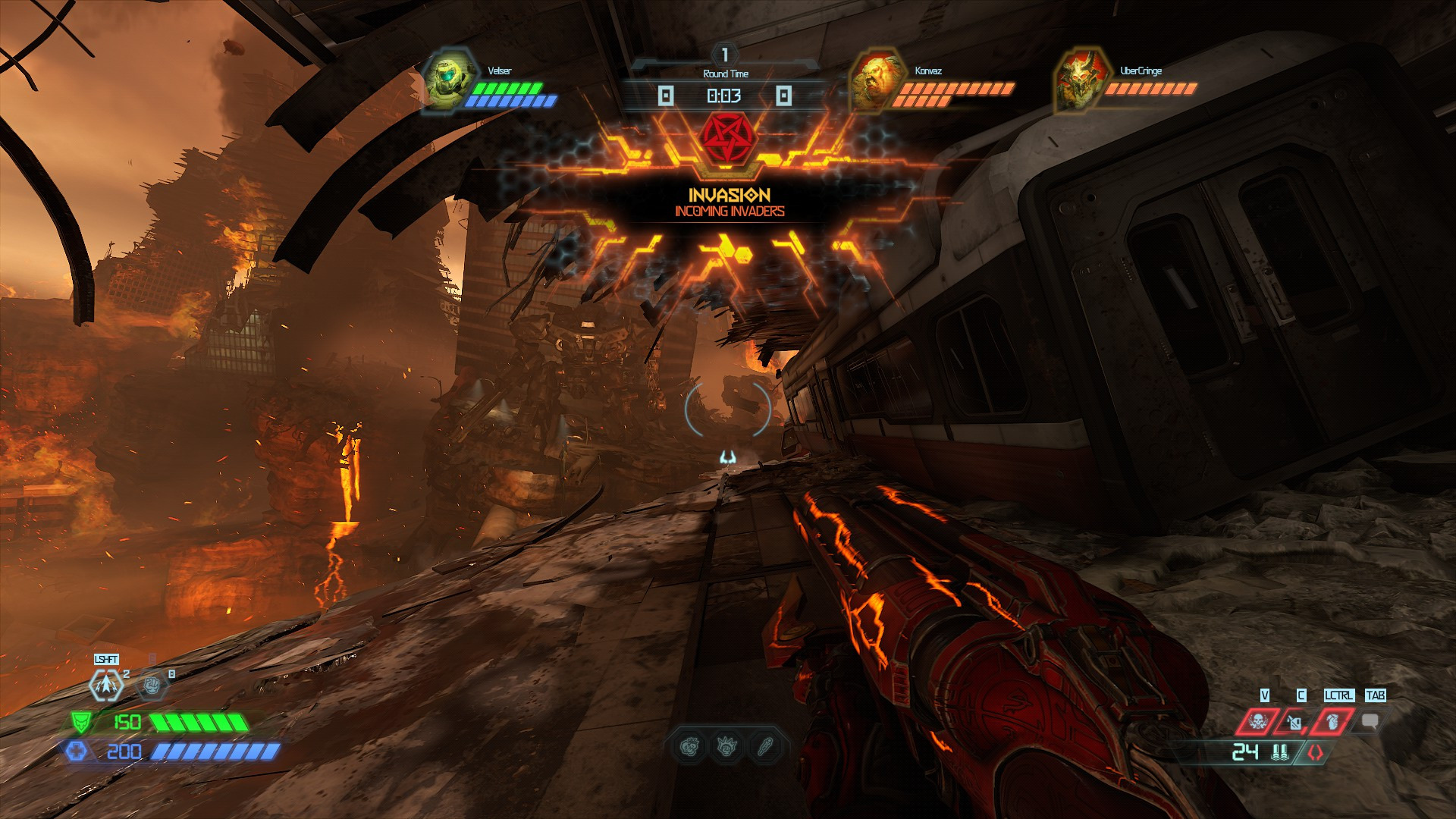This screenshot has width=1456, height=819.
Task: Select the Round Time header
Action: 724,74
